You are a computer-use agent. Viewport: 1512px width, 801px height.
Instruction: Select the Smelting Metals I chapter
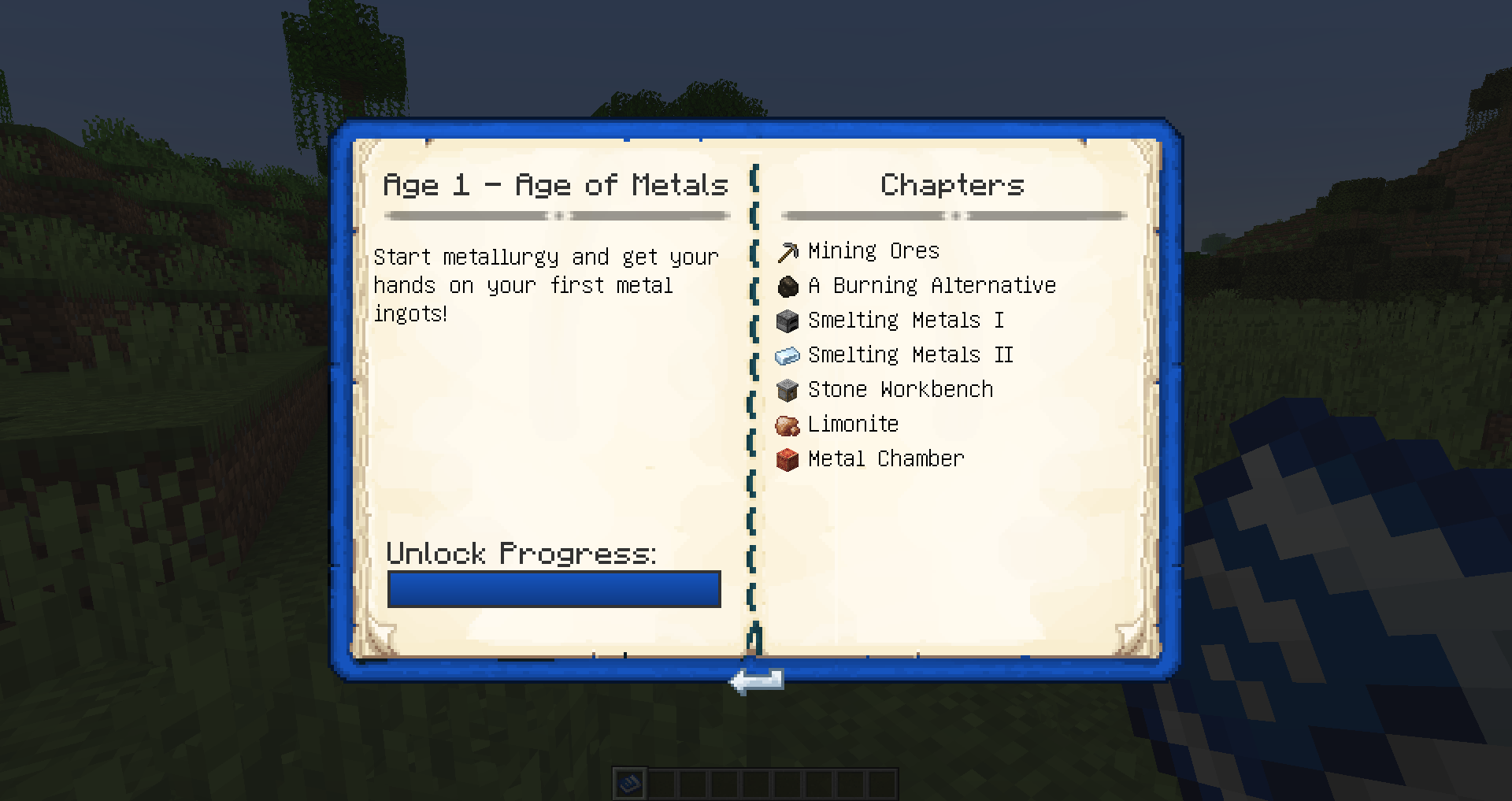pos(905,321)
